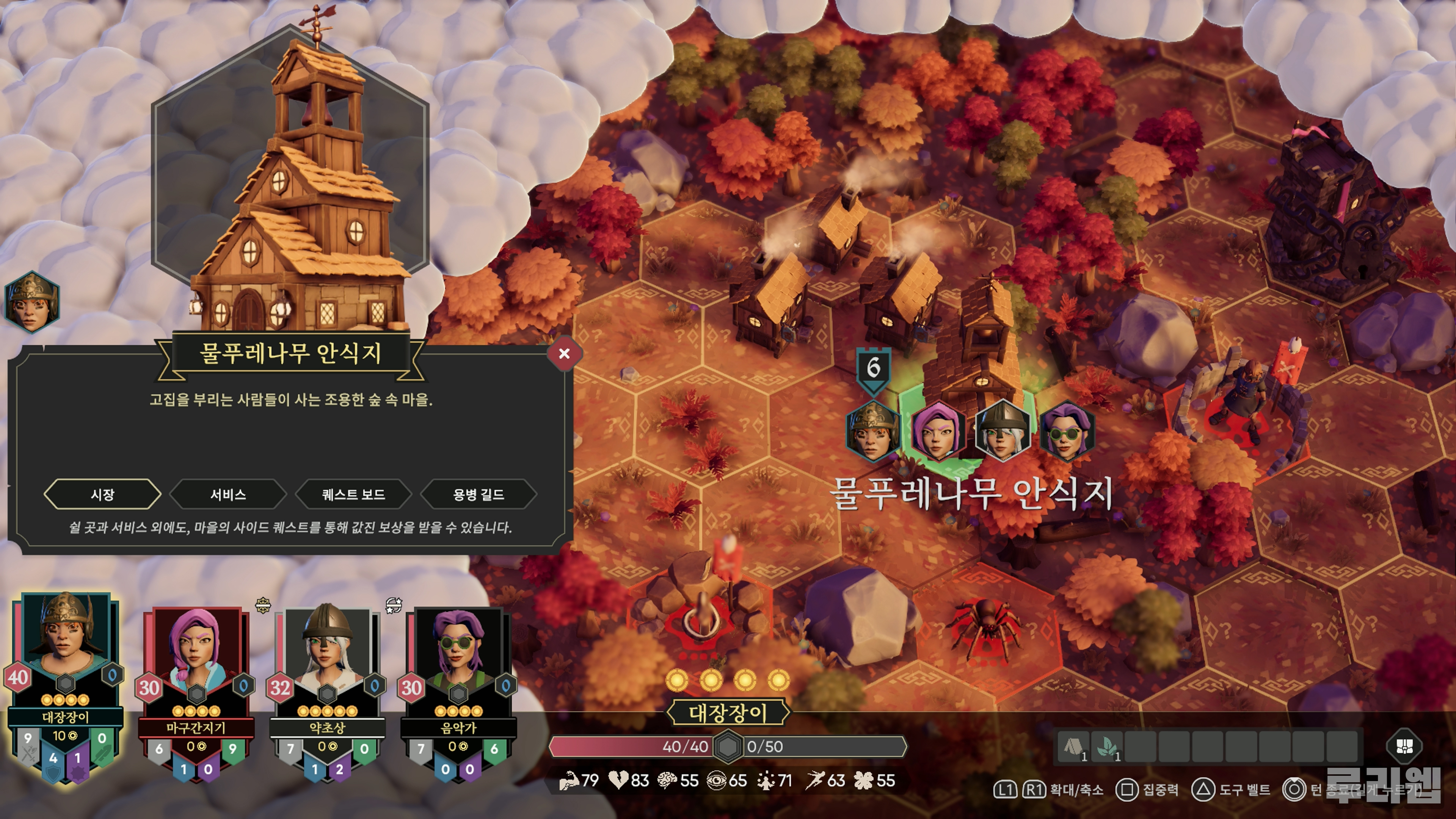The height and width of the screenshot is (819, 1456).
Task: Click the swap-stars icon above the party cards
Action: point(394,606)
